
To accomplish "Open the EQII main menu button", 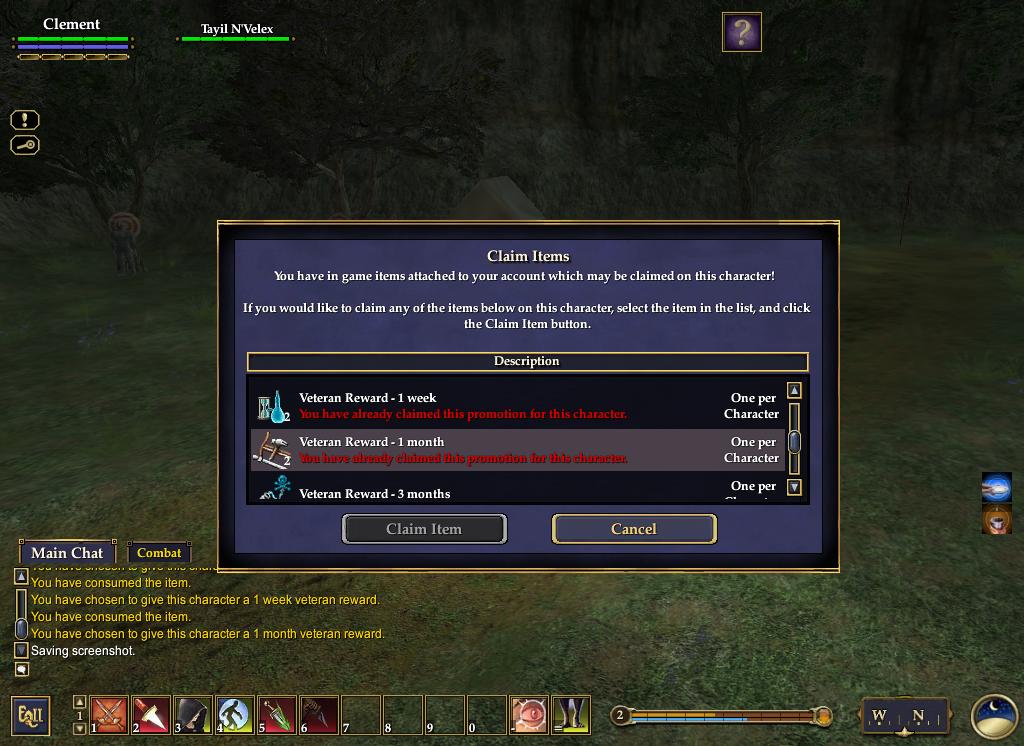I will [x=30, y=716].
